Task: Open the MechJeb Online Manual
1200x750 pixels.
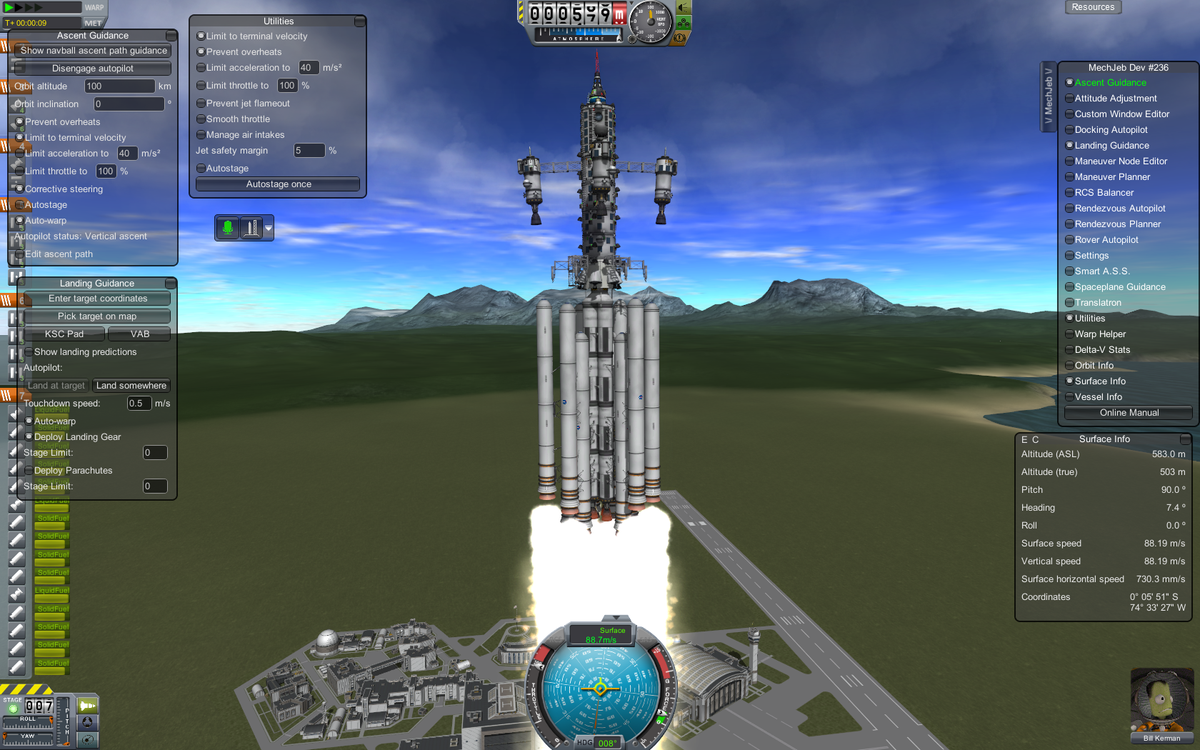Action: point(1129,412)
